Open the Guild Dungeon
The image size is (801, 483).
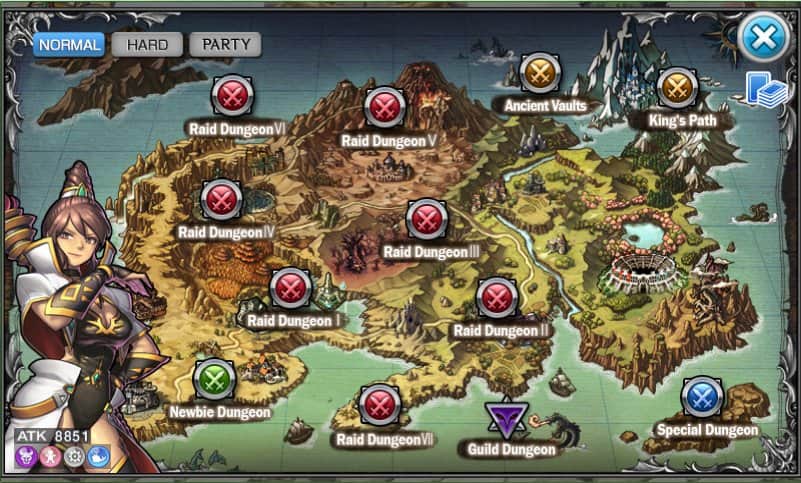coord(507,420)
